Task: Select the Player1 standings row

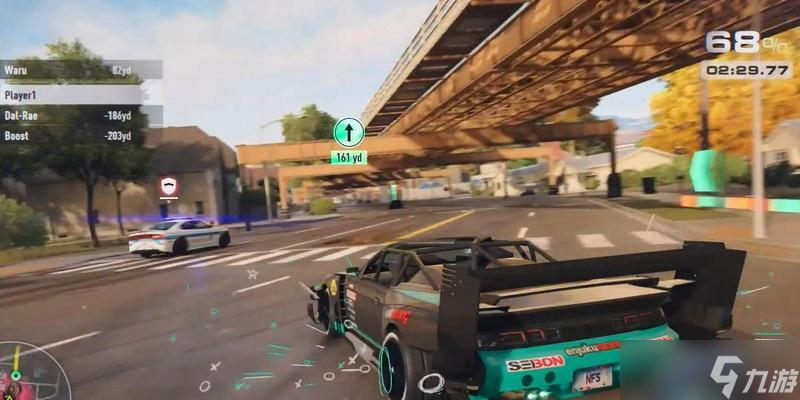Action: (80, 93)
